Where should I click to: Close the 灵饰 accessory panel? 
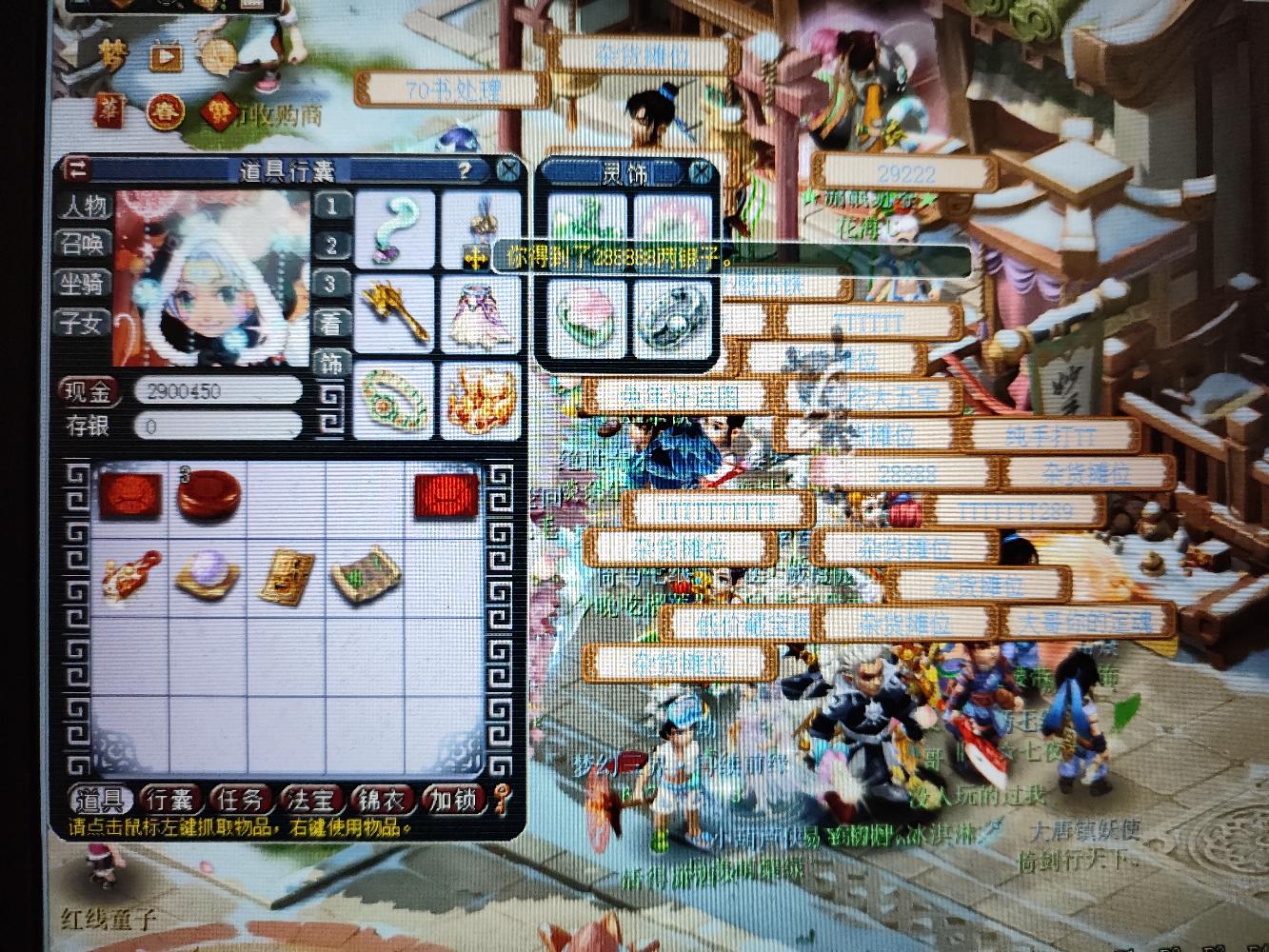tap(701, 172)
